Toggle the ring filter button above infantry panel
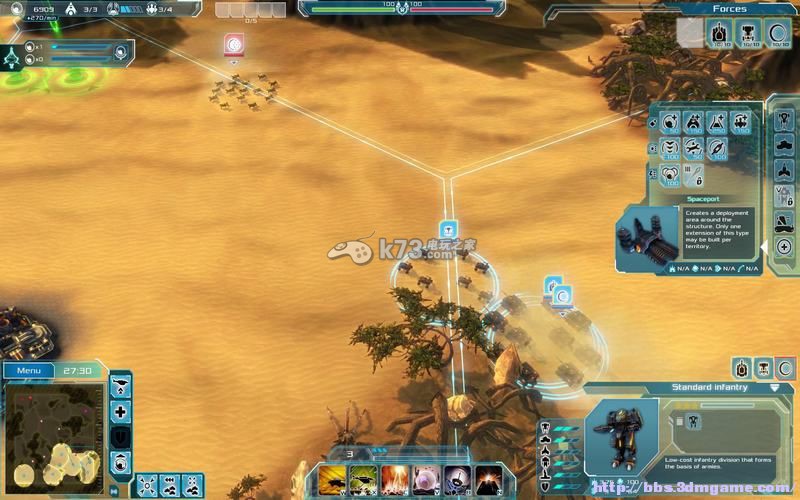Screen dimensions: 800x500 785,368
